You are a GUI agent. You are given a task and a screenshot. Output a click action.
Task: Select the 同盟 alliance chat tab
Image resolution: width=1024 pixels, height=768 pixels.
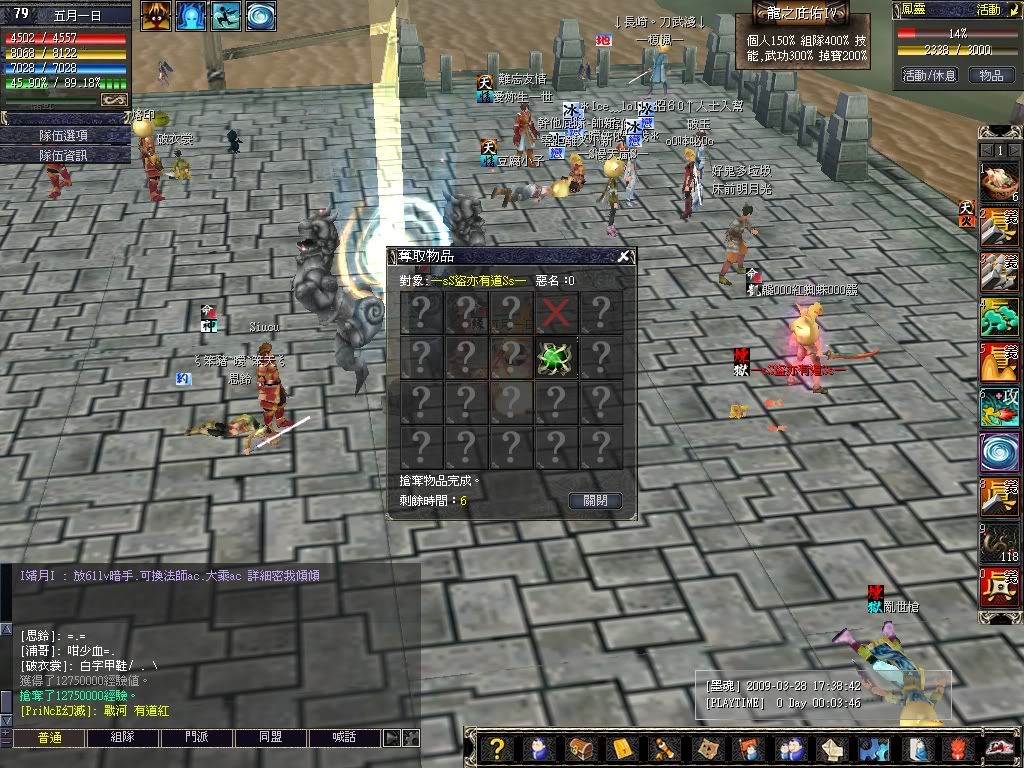click(270, 738)
